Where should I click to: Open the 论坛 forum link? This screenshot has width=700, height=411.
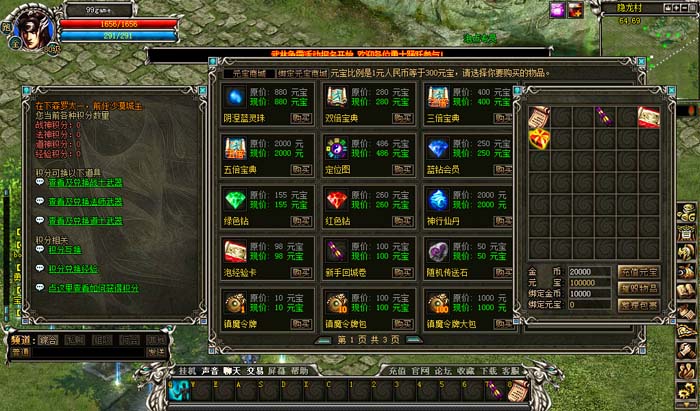(442, 370)
